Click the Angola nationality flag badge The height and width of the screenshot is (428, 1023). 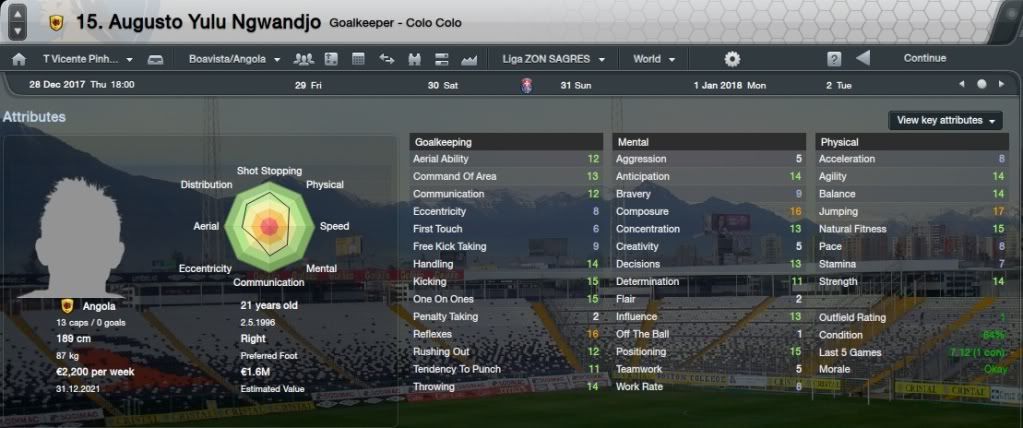tap(67, 306)
